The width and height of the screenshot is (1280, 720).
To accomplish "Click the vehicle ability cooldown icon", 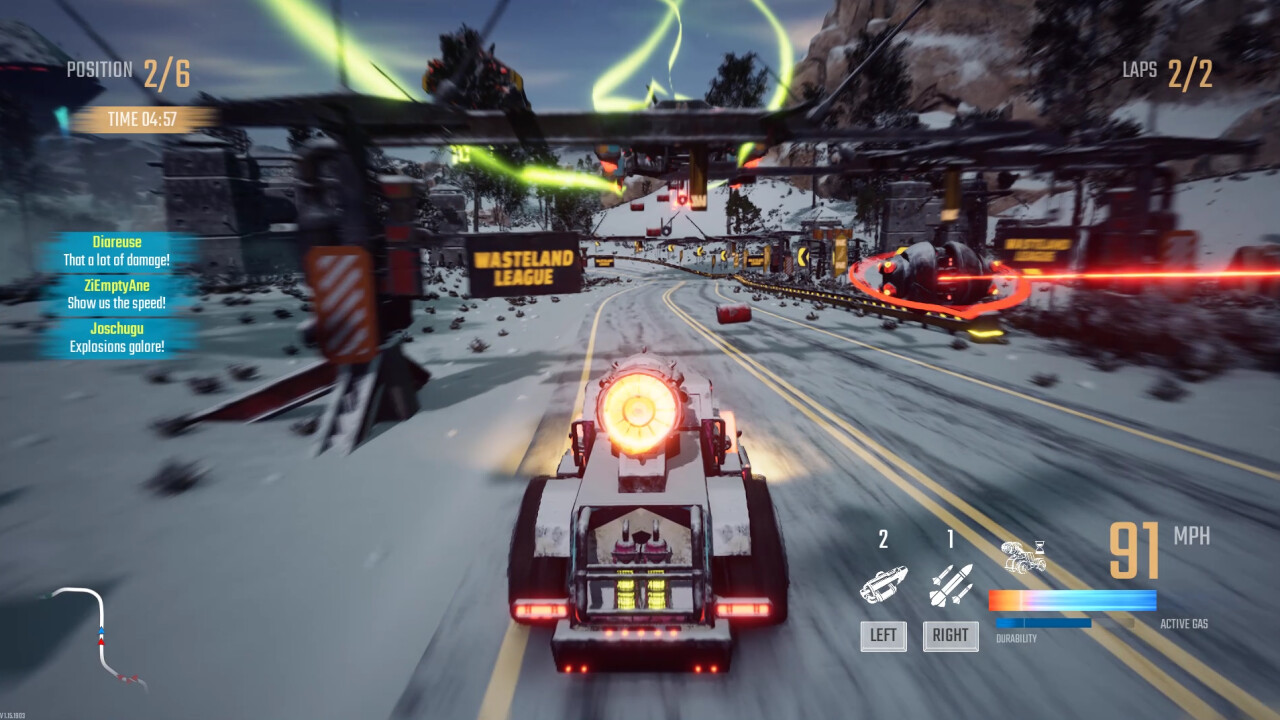I will tap(1024, 557).
